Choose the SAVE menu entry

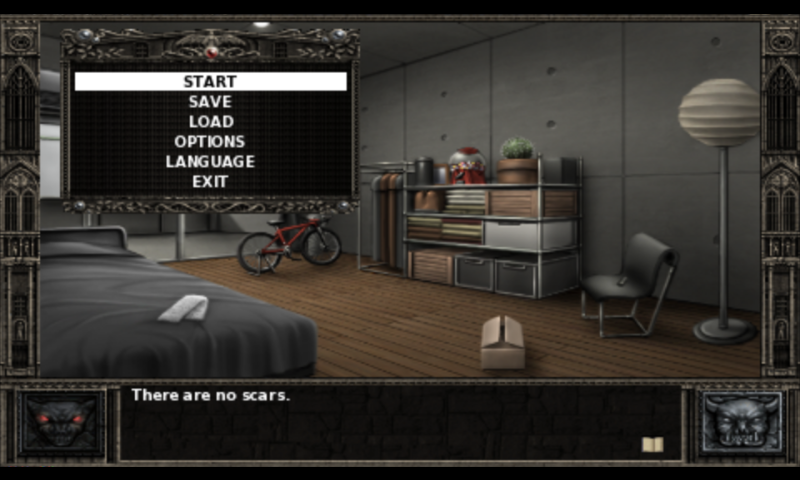click(210, 101)
